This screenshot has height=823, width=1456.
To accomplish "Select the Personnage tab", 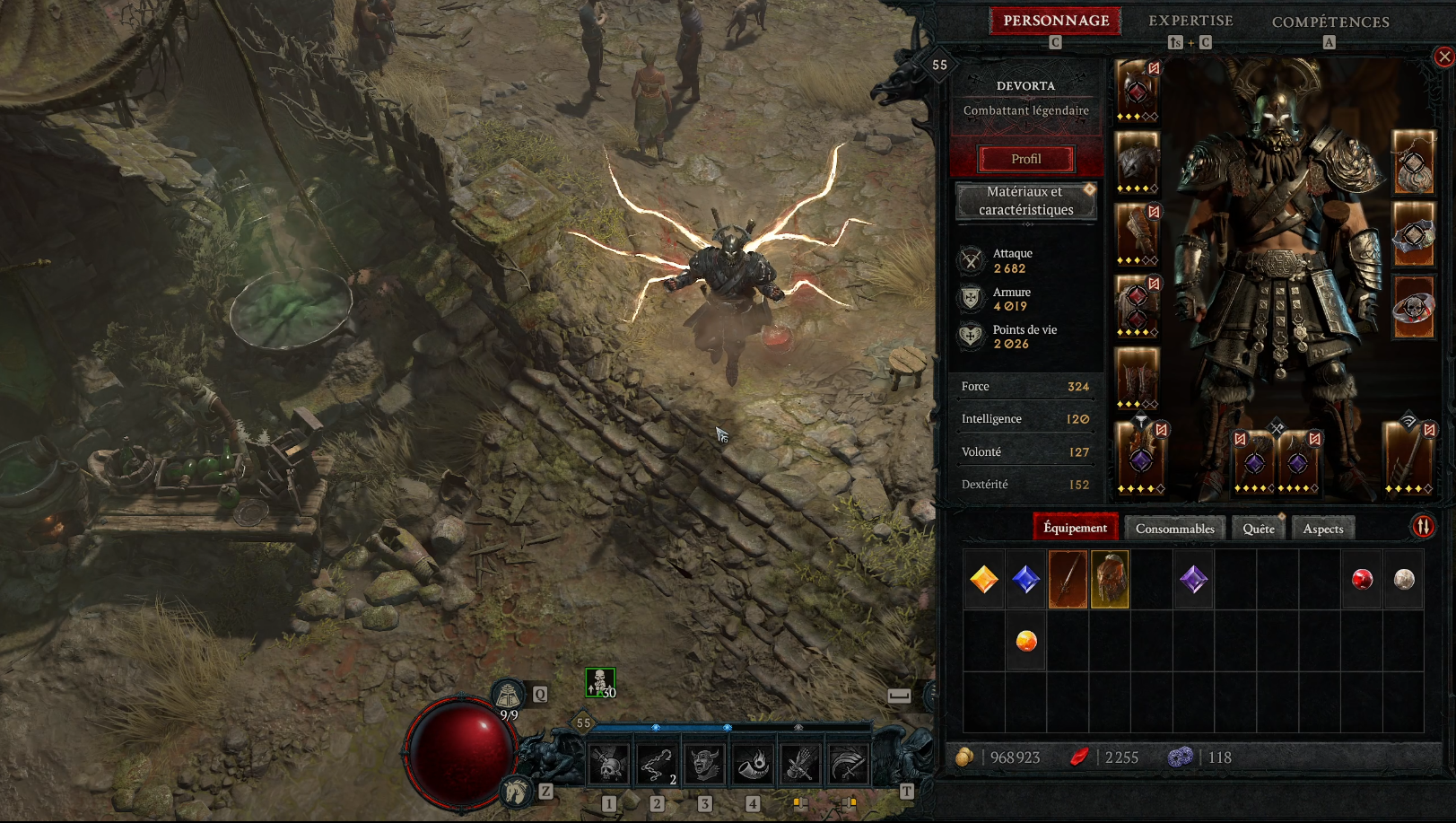I will pos(1056,21).
